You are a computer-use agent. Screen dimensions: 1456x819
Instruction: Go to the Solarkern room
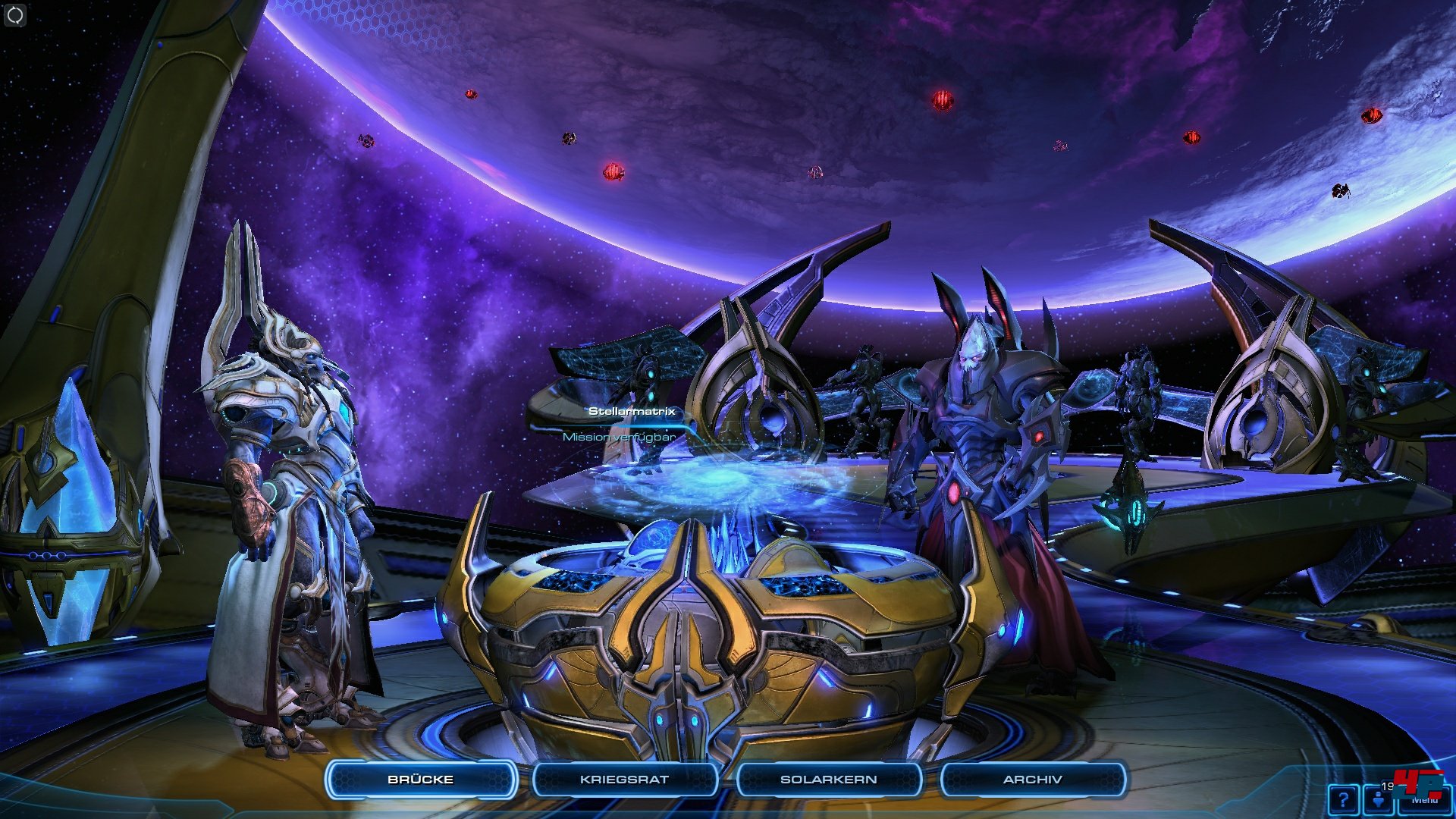click(828, 780)
